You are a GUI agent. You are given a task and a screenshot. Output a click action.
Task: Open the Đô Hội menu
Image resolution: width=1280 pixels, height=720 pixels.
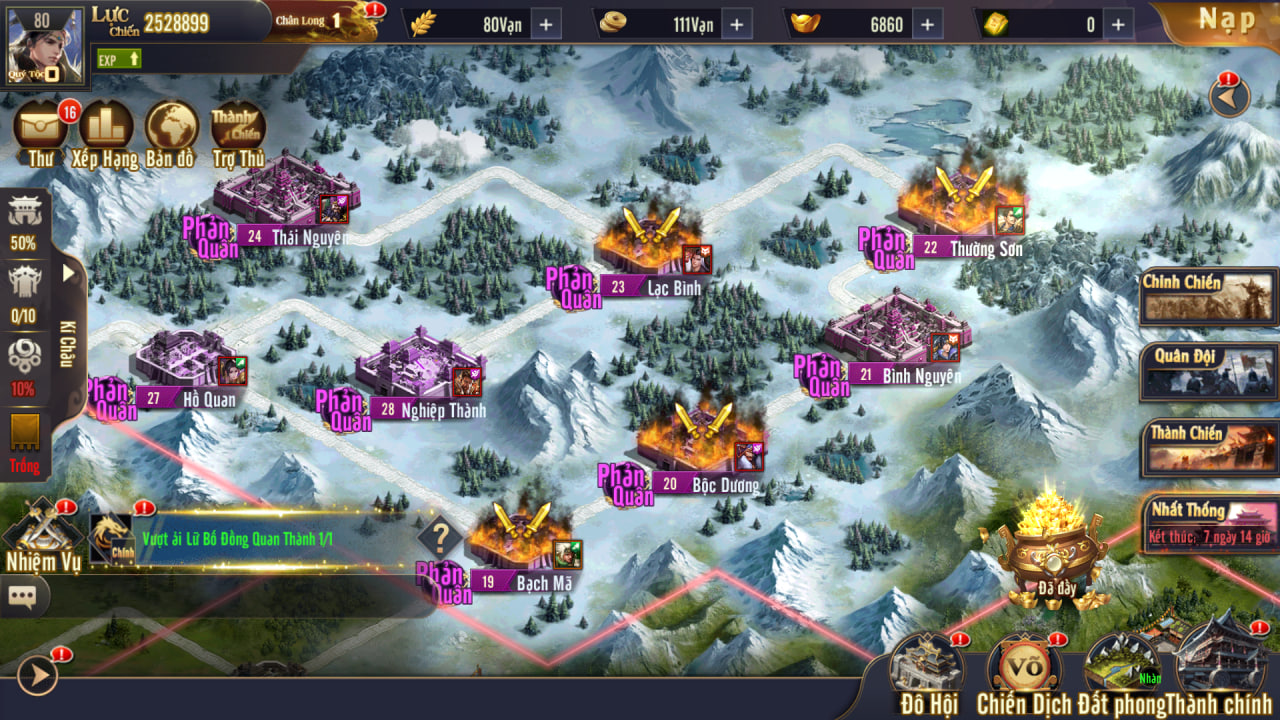click(x=927, y=672)
